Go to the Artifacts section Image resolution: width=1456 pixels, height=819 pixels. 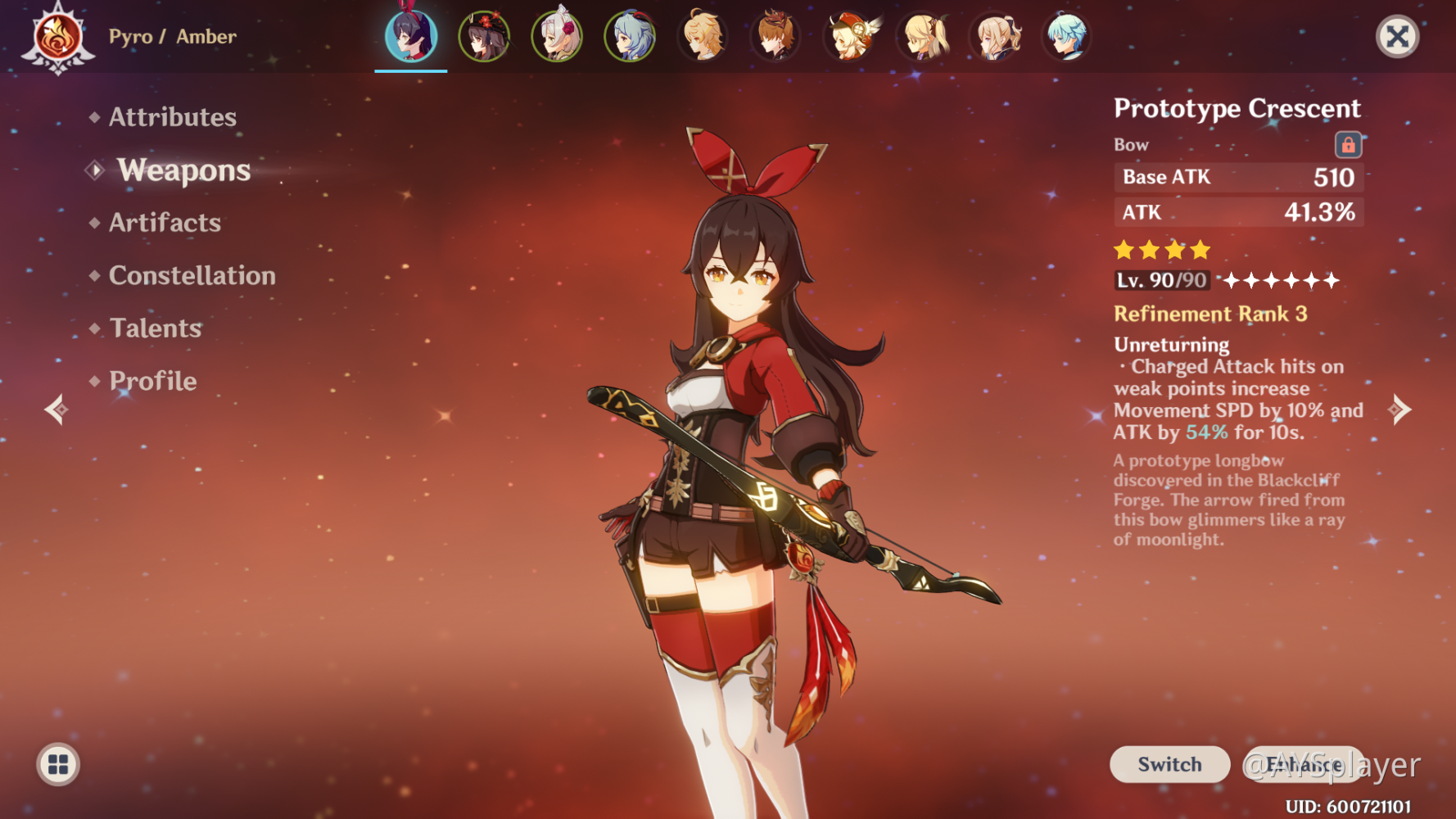pos(165,223)
